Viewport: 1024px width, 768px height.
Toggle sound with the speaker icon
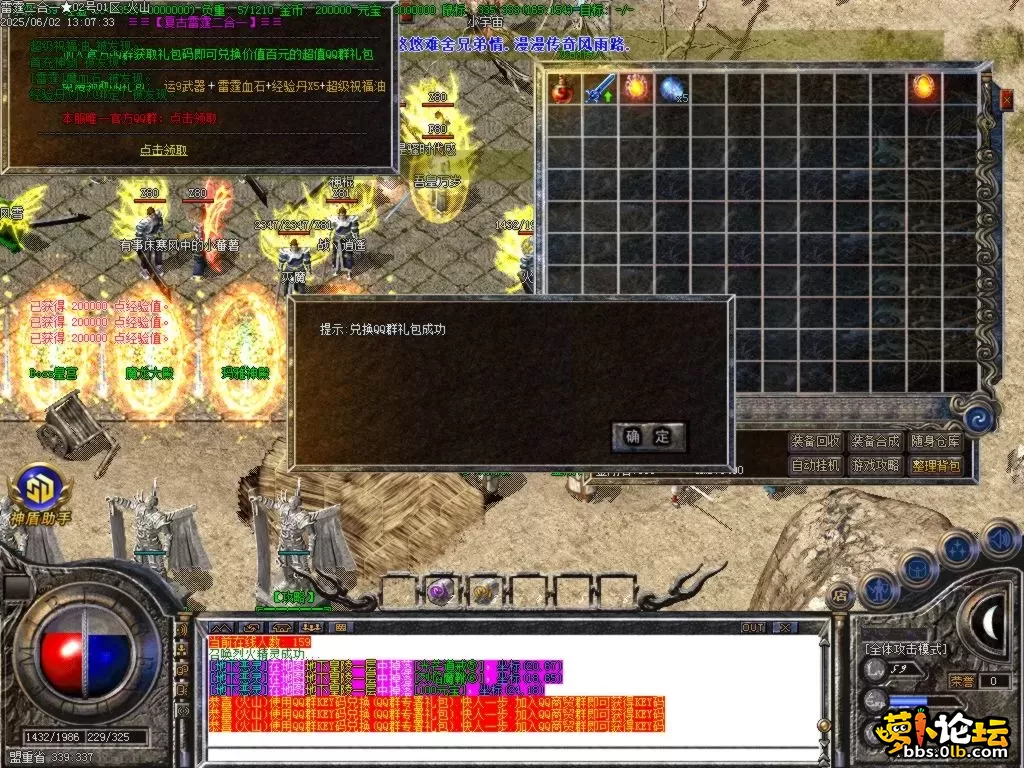coord(1000,539)
